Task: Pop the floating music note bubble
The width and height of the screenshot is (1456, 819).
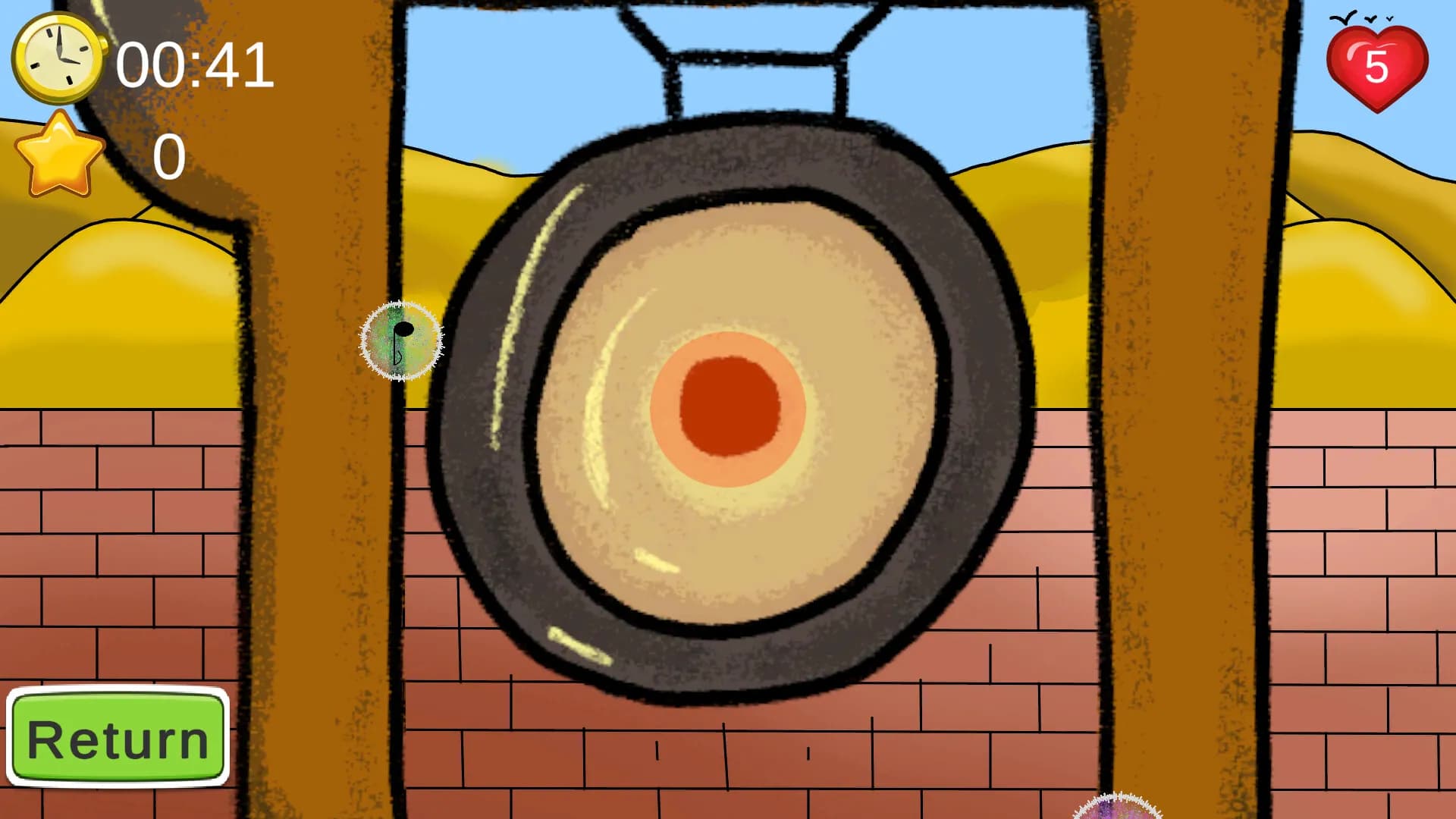Action: point(402,341)
